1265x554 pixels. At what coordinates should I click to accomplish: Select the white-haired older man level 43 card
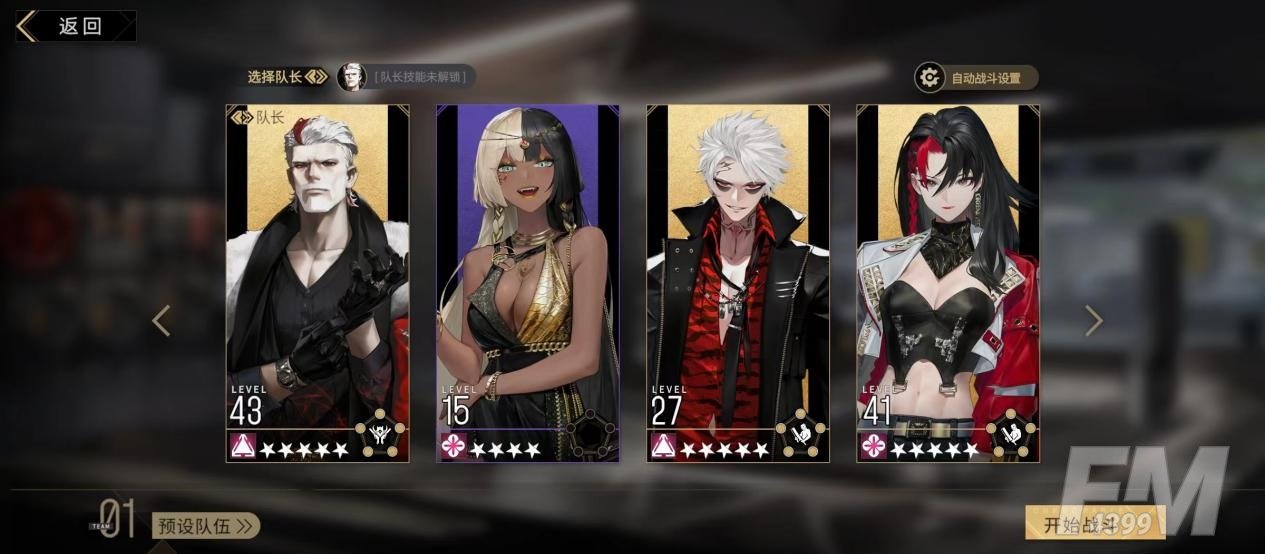(x=318, y=283)
